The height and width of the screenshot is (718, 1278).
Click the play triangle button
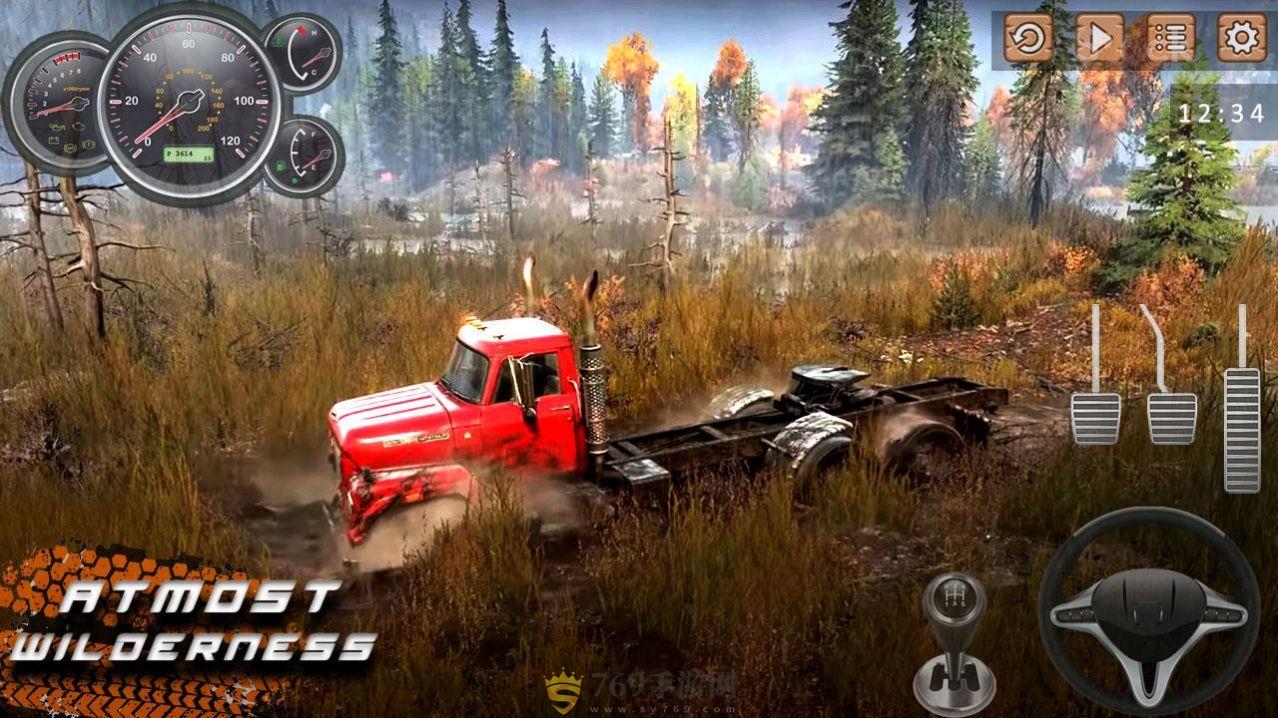coord(1100,39)
